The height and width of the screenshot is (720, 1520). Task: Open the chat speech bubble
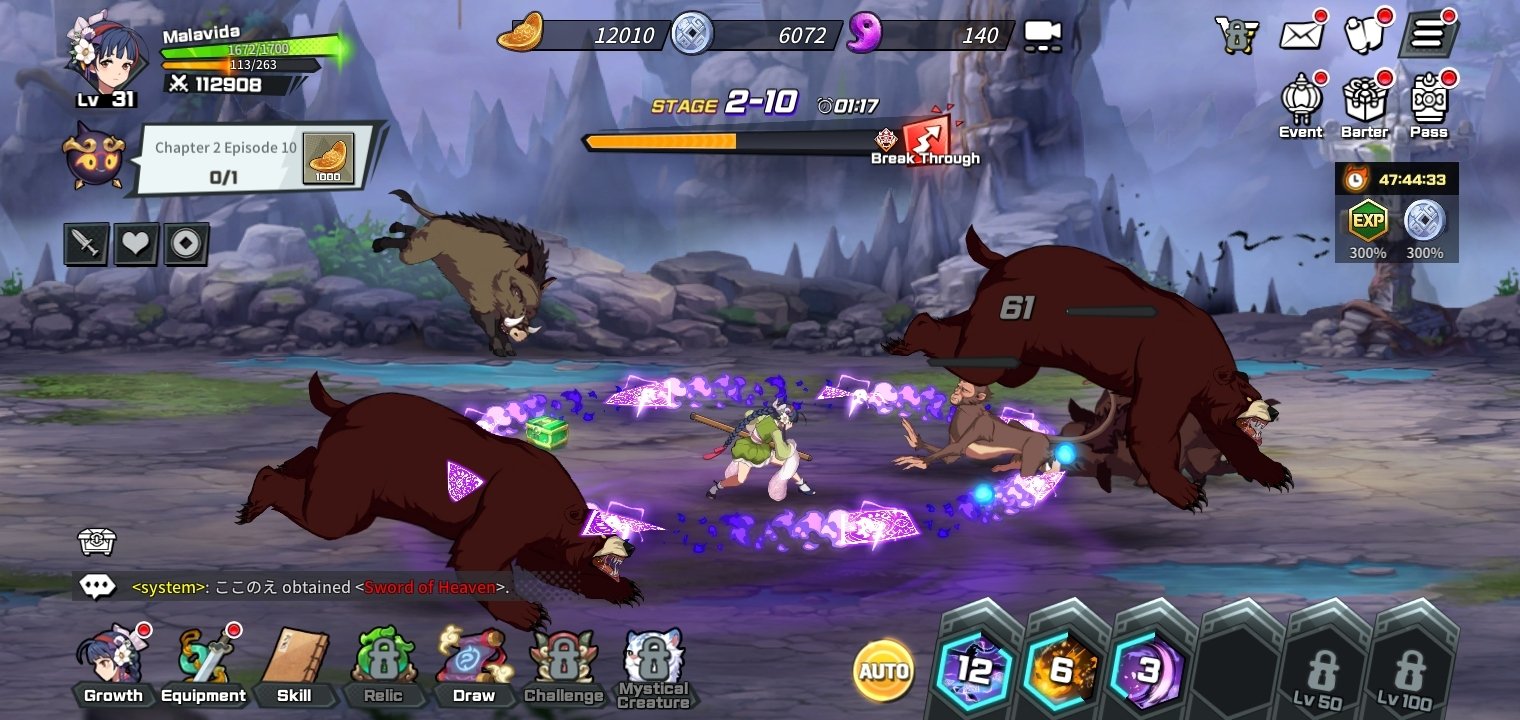tap(98, 587)
